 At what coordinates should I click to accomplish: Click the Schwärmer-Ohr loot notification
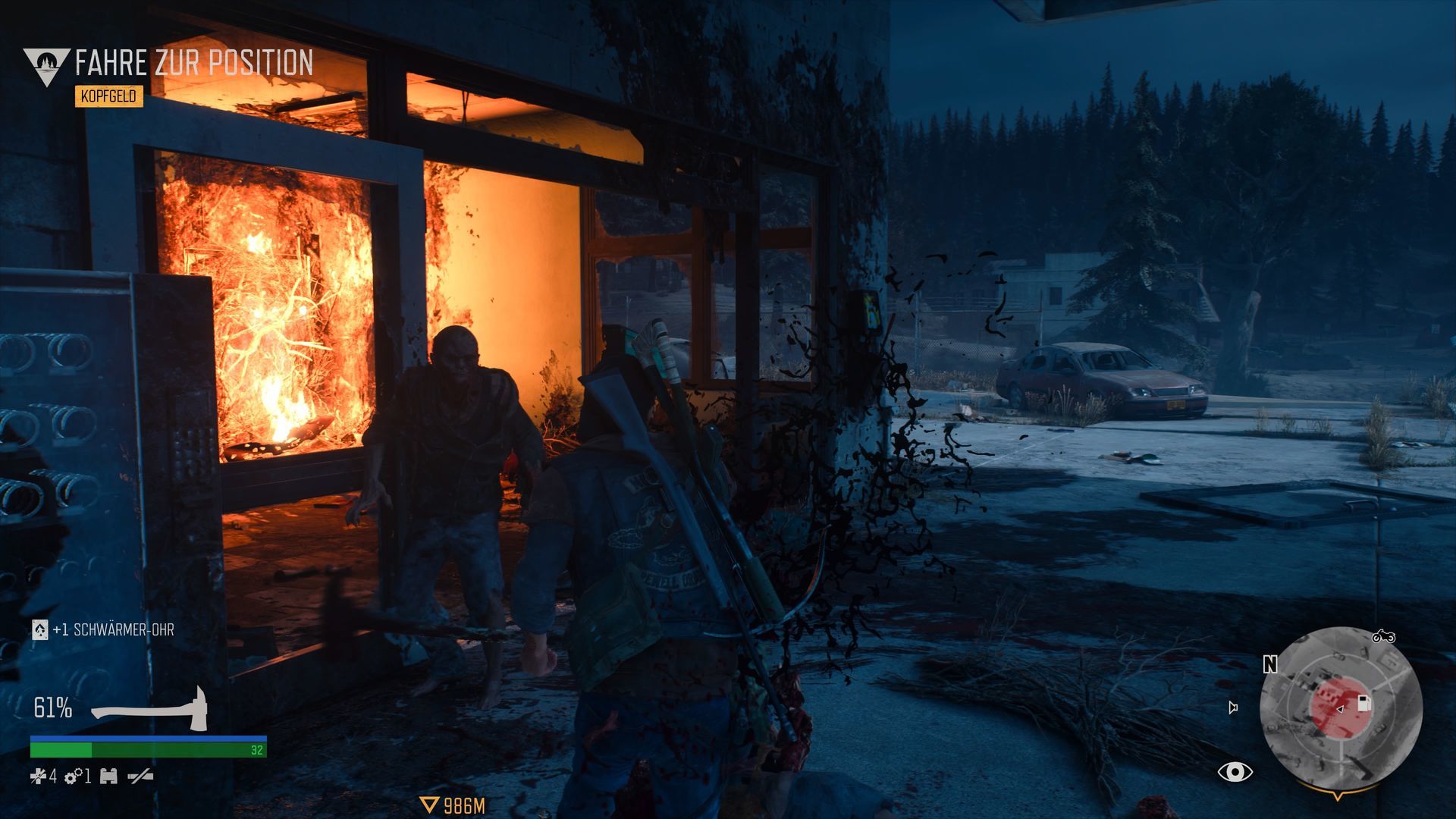pyautogui.click(x=104, y=629)
